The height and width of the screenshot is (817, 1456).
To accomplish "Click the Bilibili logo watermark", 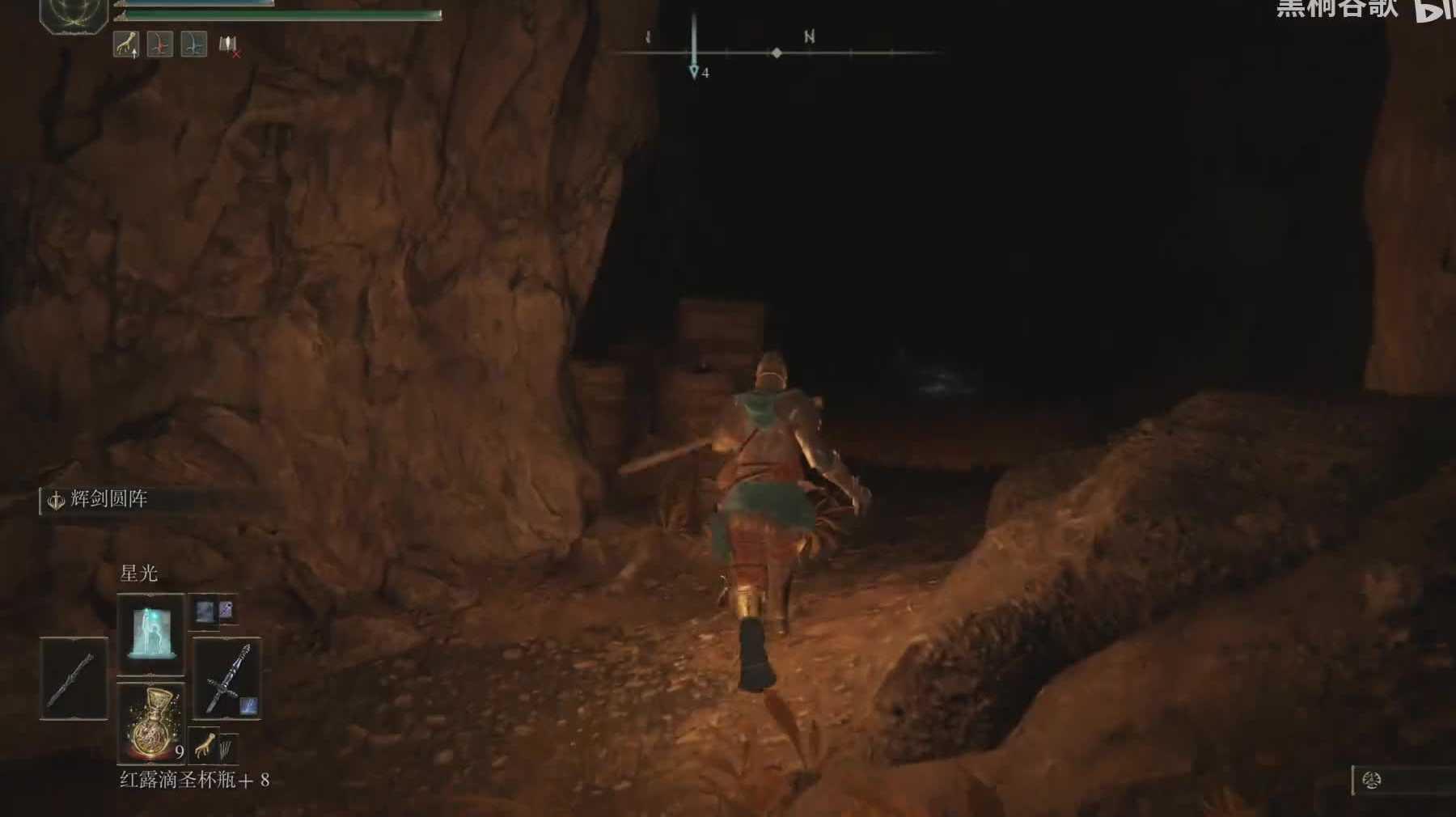I will tap(1433, 10).
